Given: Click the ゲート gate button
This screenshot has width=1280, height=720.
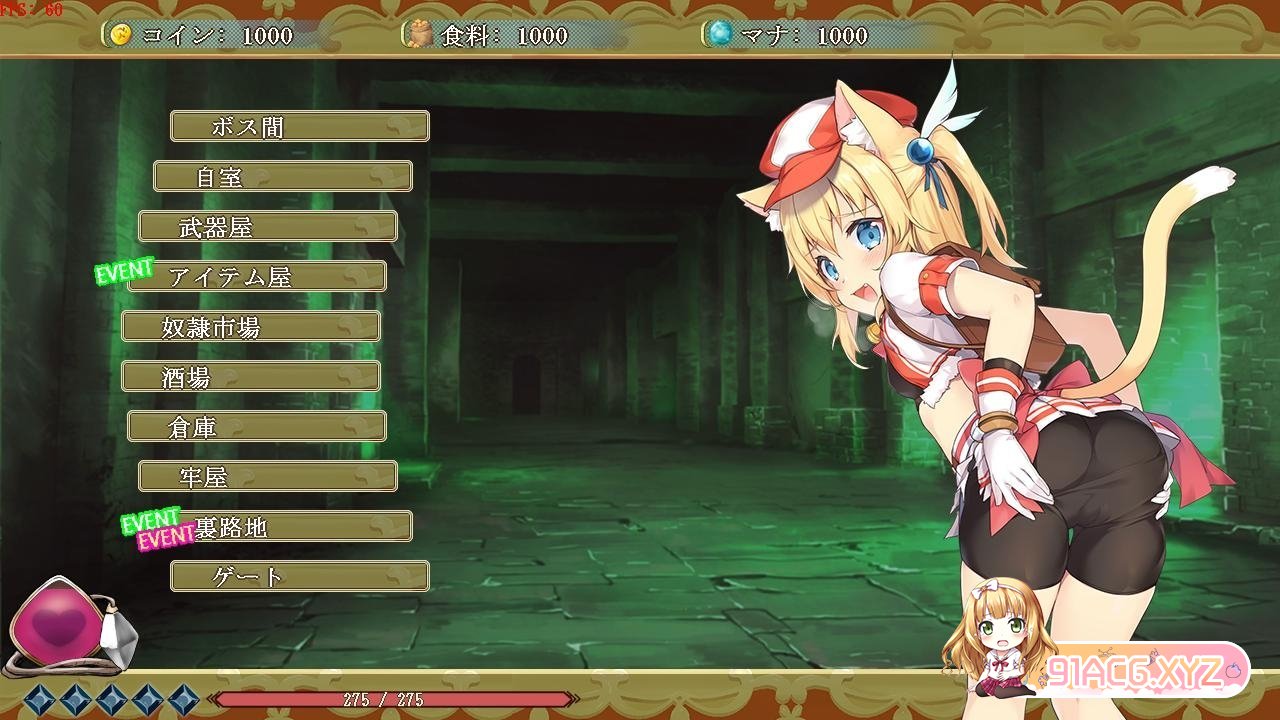Looking at the screenshot, I should tap(299, 576).
